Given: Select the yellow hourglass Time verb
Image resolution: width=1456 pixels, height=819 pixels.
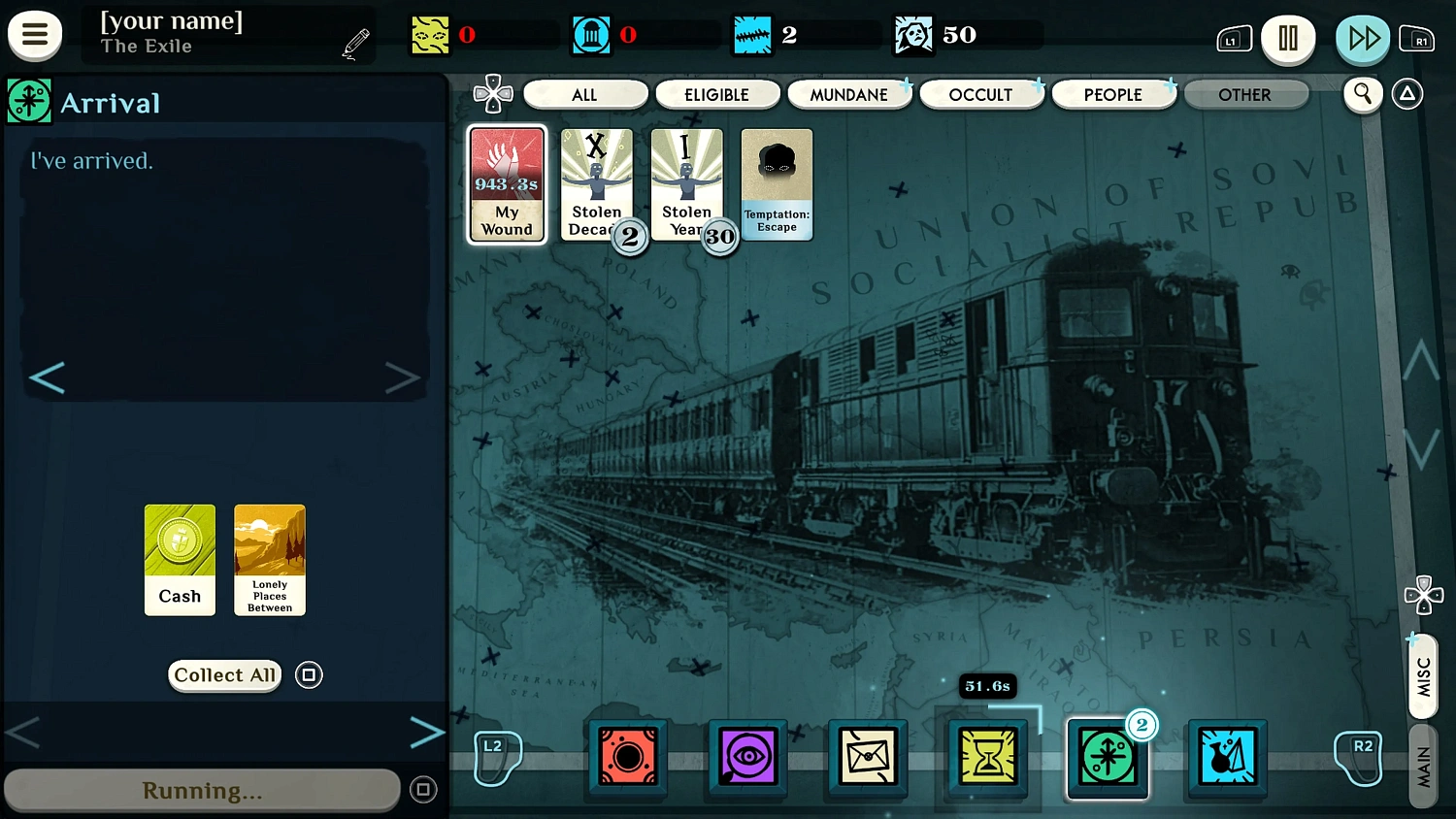Looking at the screenshot, I should (987, 758).
